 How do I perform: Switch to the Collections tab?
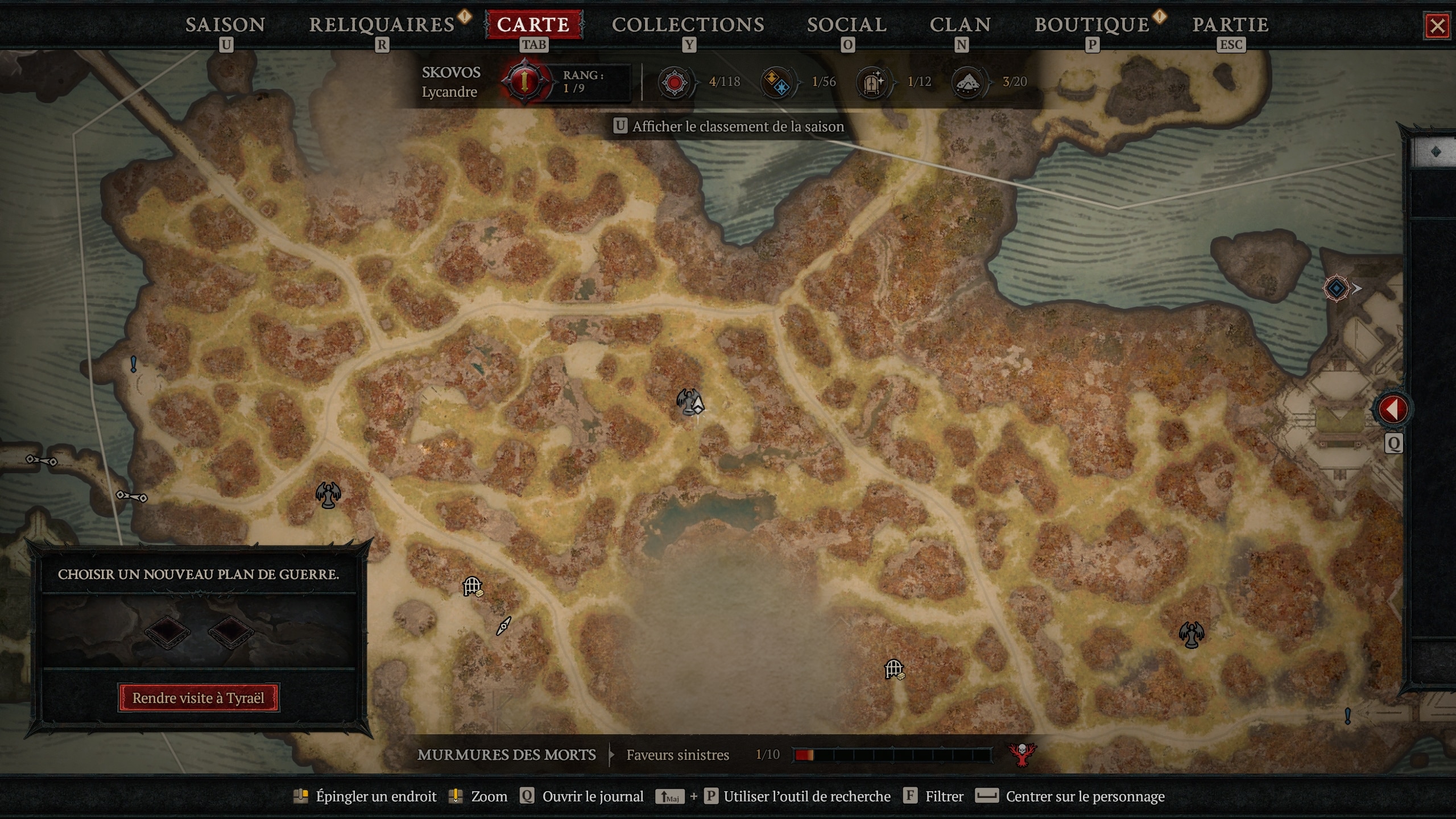click(x=688, y=24)
